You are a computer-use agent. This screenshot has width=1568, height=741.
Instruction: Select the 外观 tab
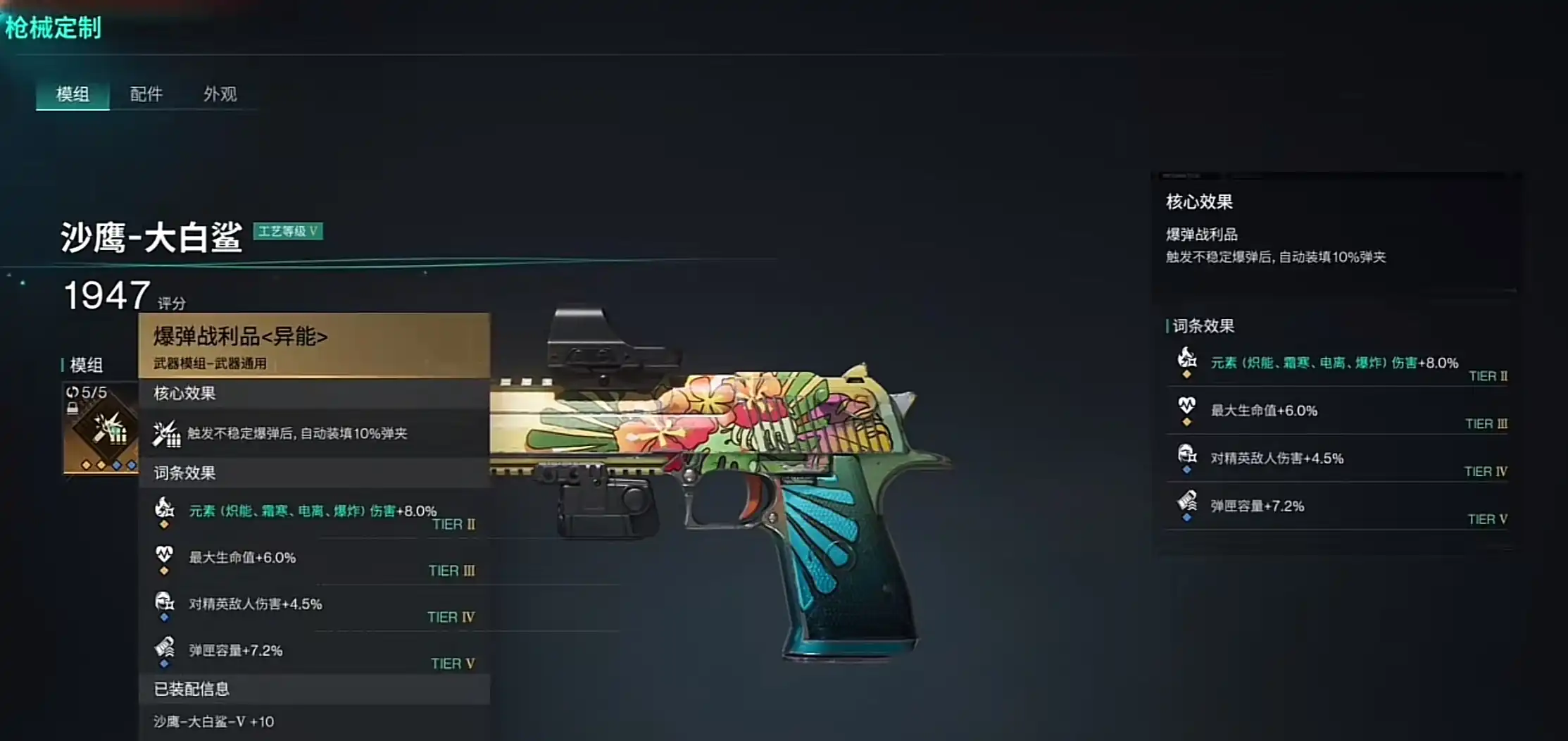pos(220,94)
